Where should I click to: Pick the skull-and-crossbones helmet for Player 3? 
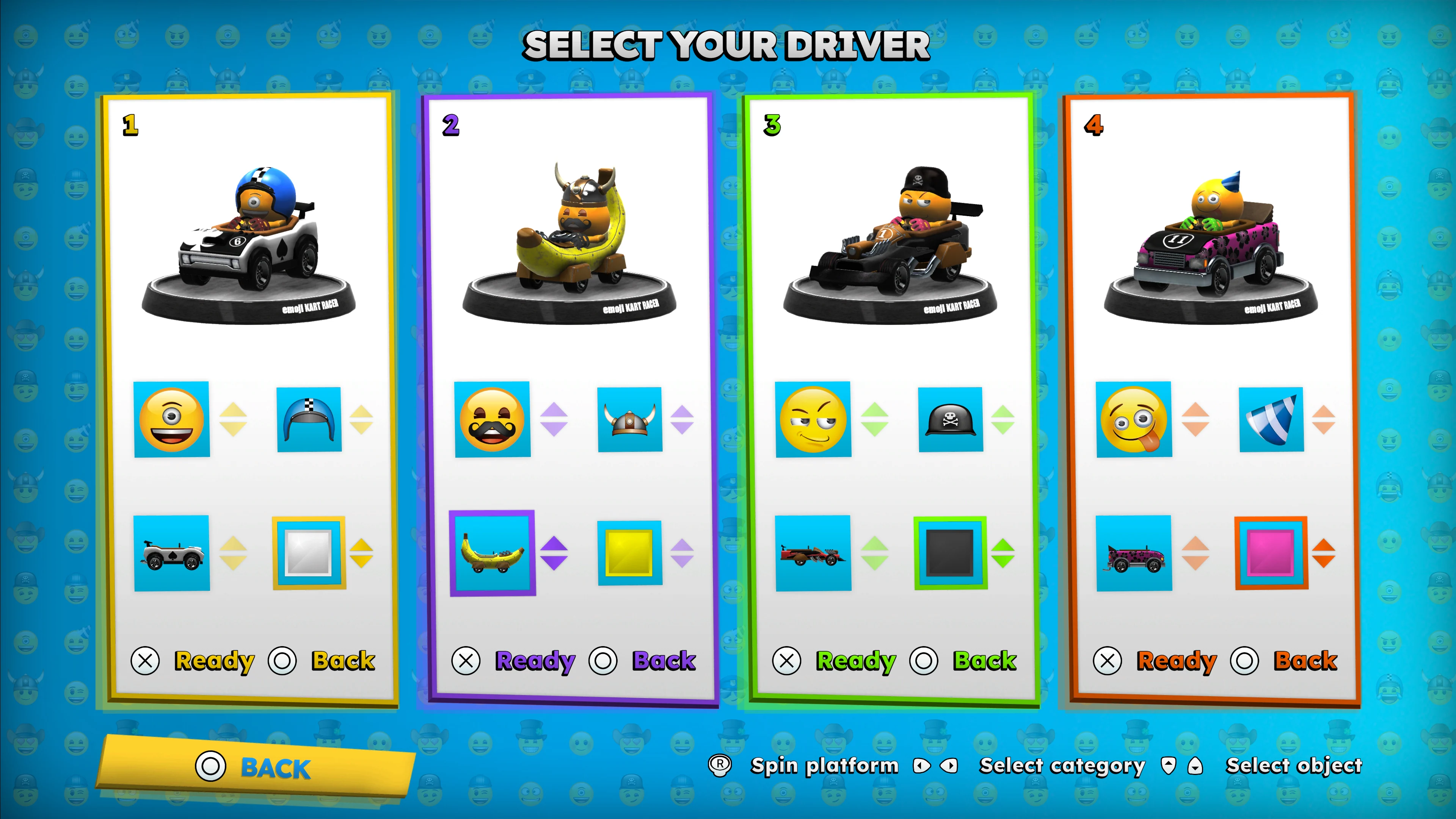pyautogui.click(x=951, y=420)
